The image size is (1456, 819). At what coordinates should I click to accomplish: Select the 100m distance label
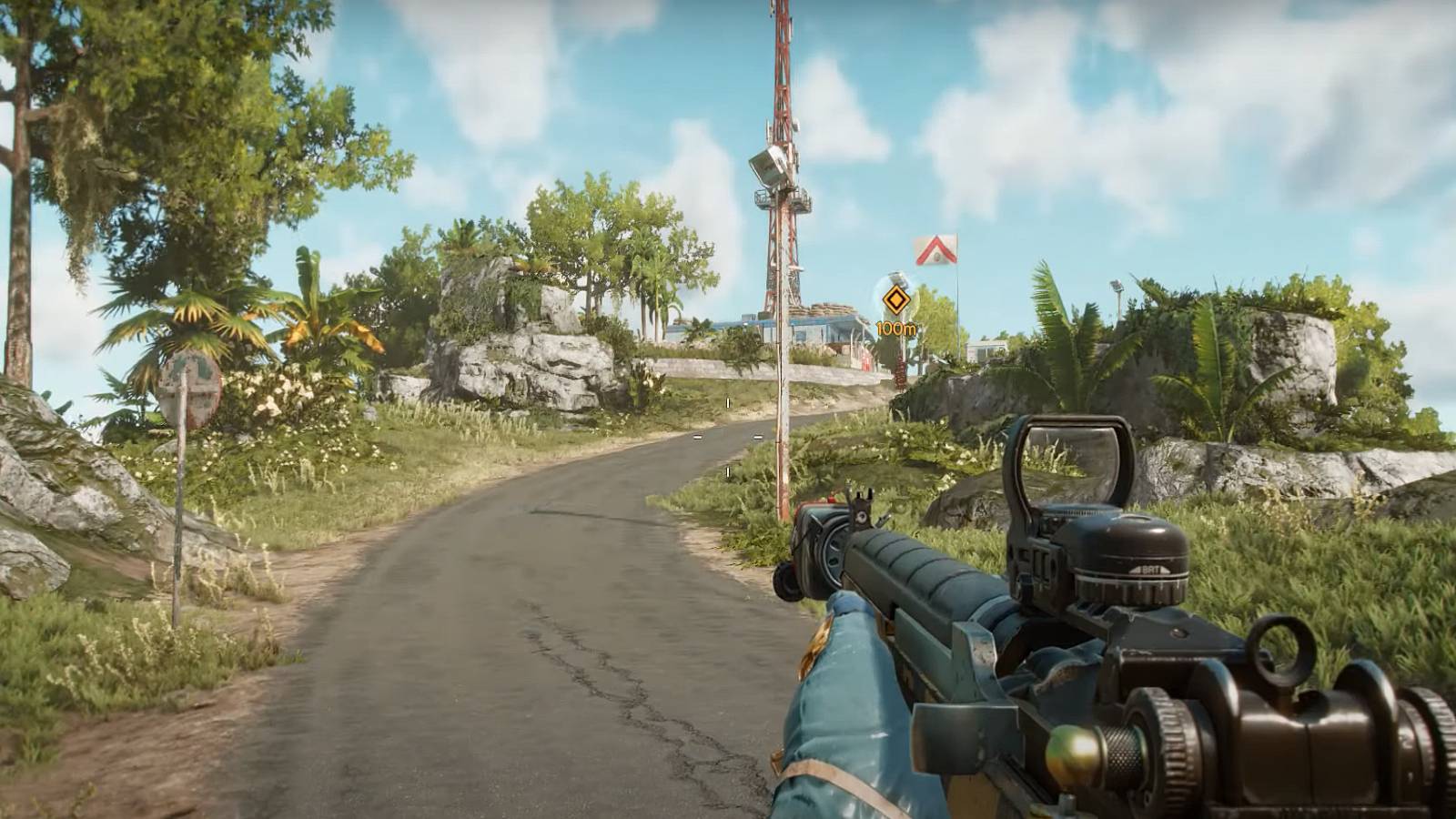coord(895,329)
